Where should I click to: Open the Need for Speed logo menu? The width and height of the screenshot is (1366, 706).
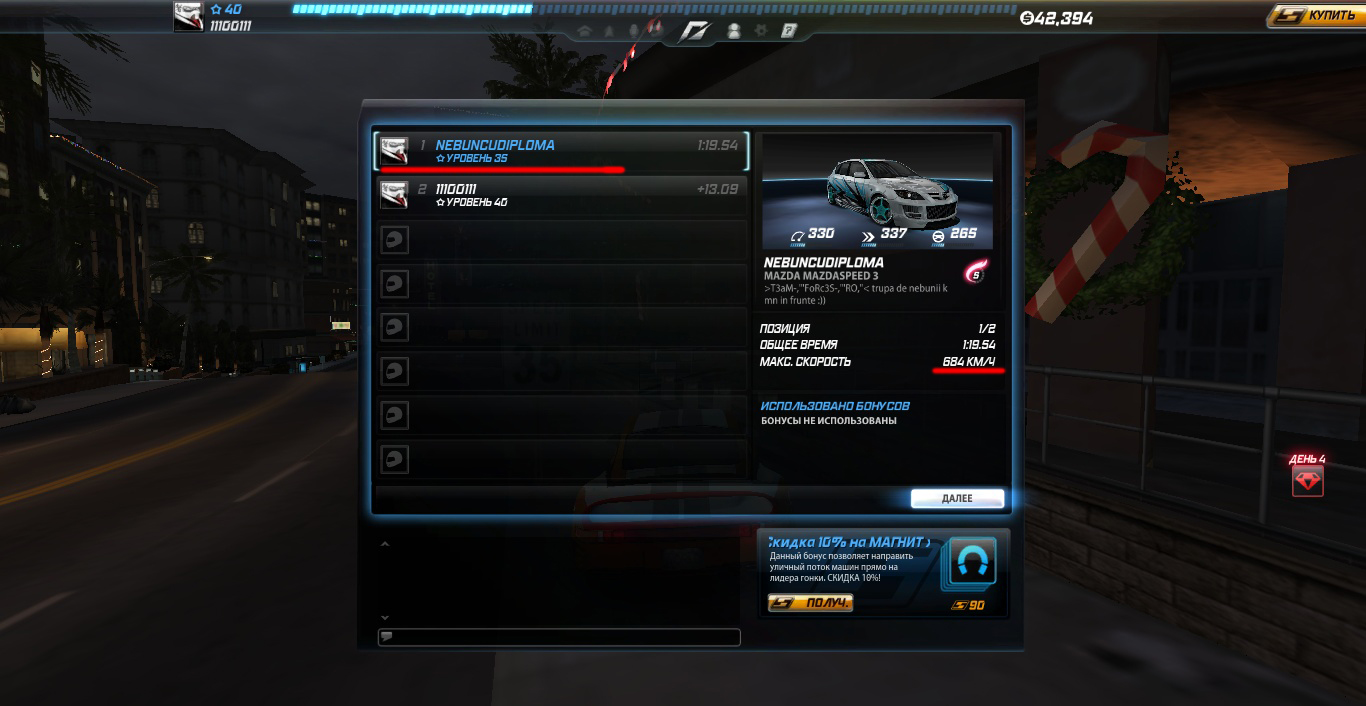click(x=694, y=31)
